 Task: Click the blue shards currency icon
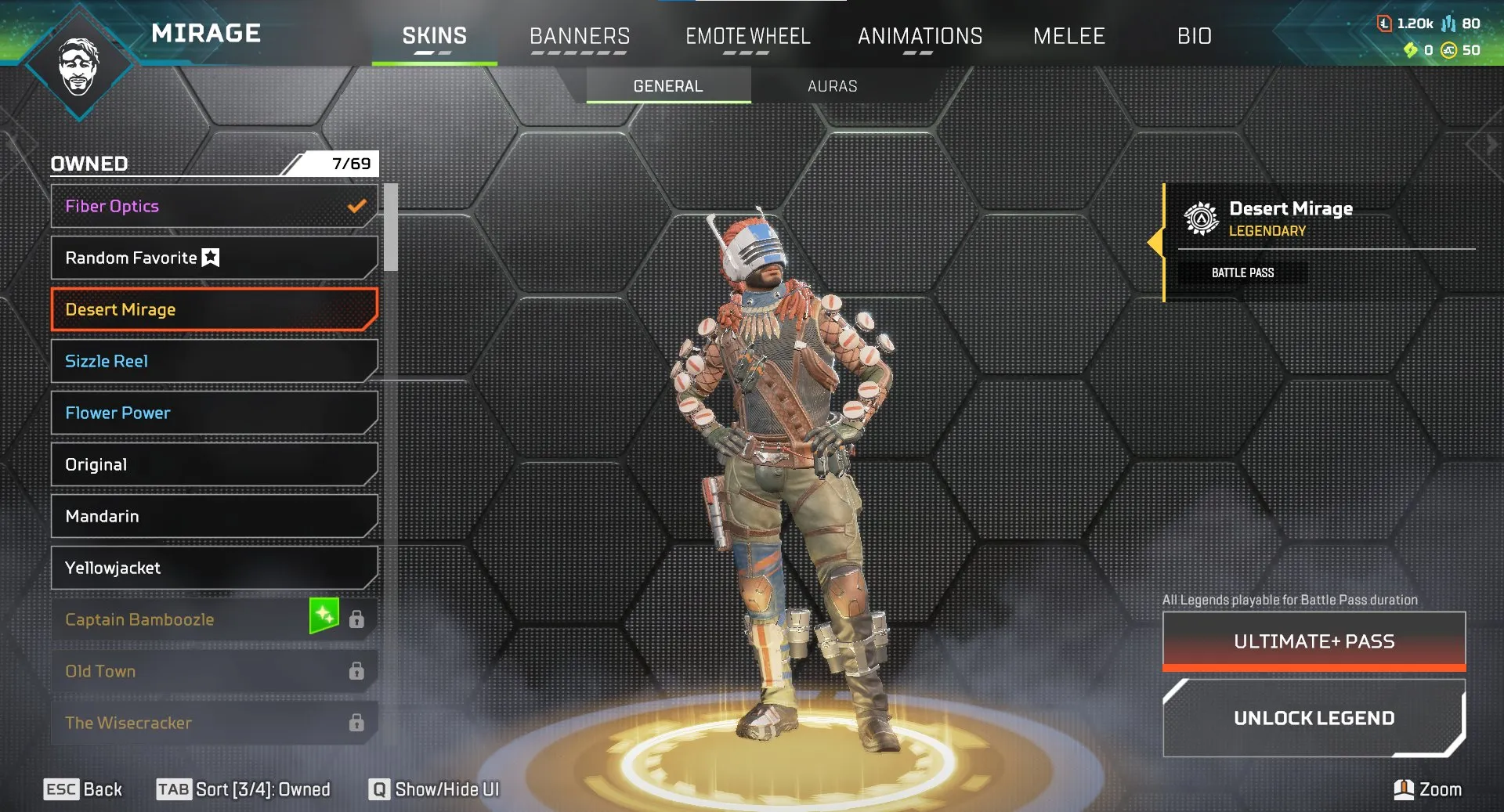click(1448, 23)
